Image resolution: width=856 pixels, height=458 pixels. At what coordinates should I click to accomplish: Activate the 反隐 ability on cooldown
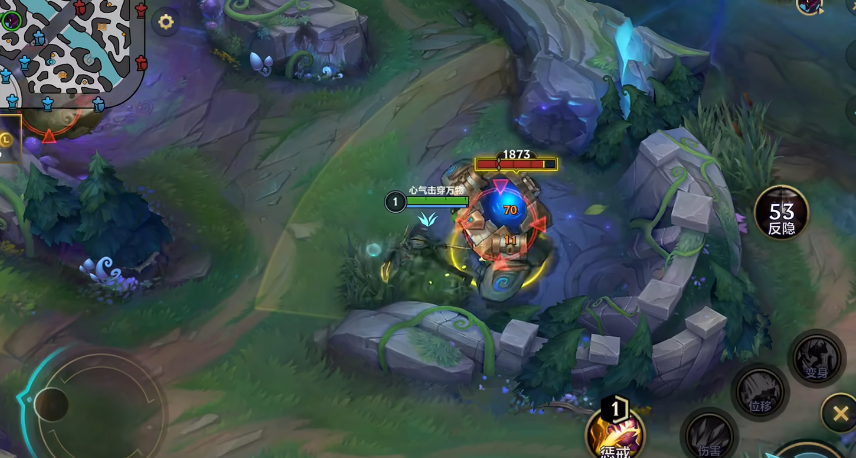(x=781, y=212)
